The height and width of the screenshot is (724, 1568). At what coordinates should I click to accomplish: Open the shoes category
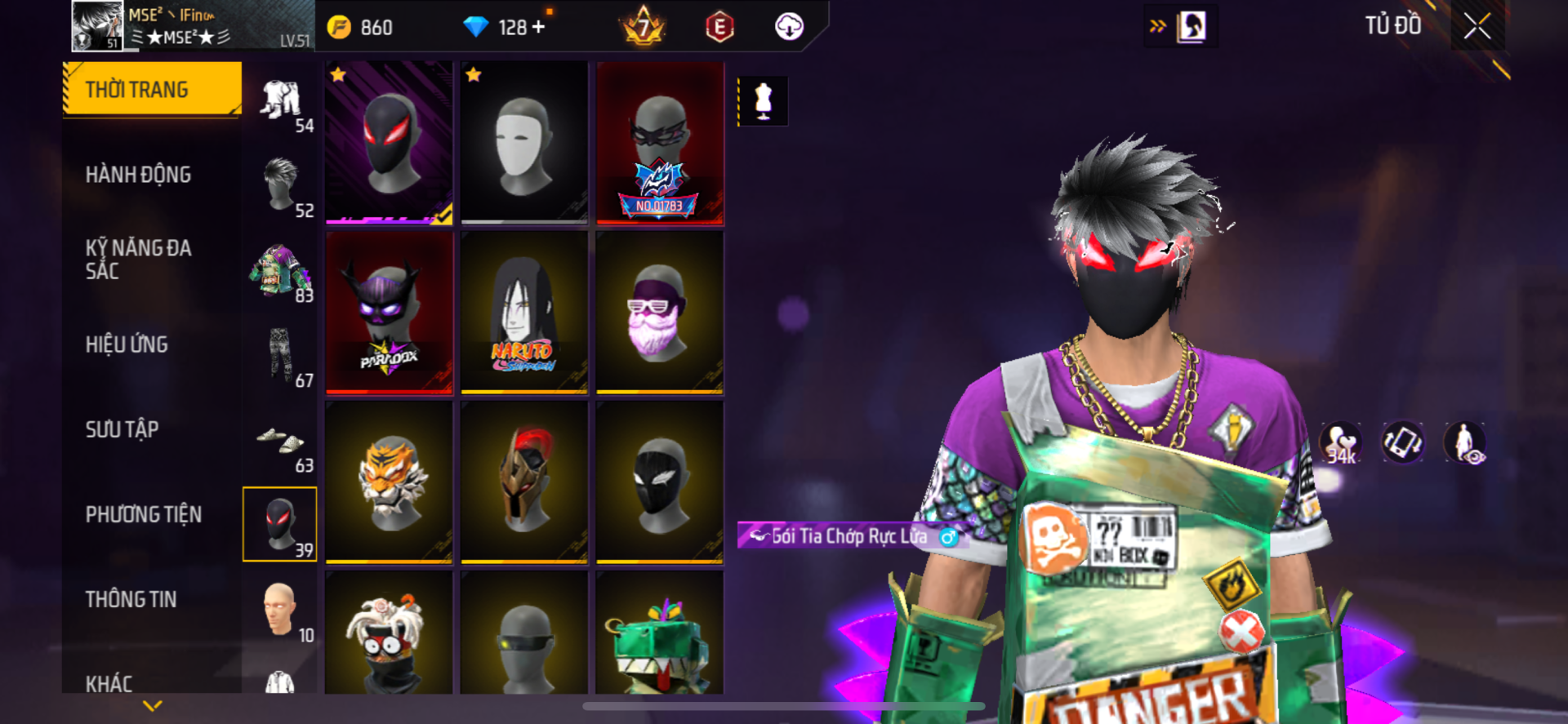pyautogui.click(x=281, y=442)
